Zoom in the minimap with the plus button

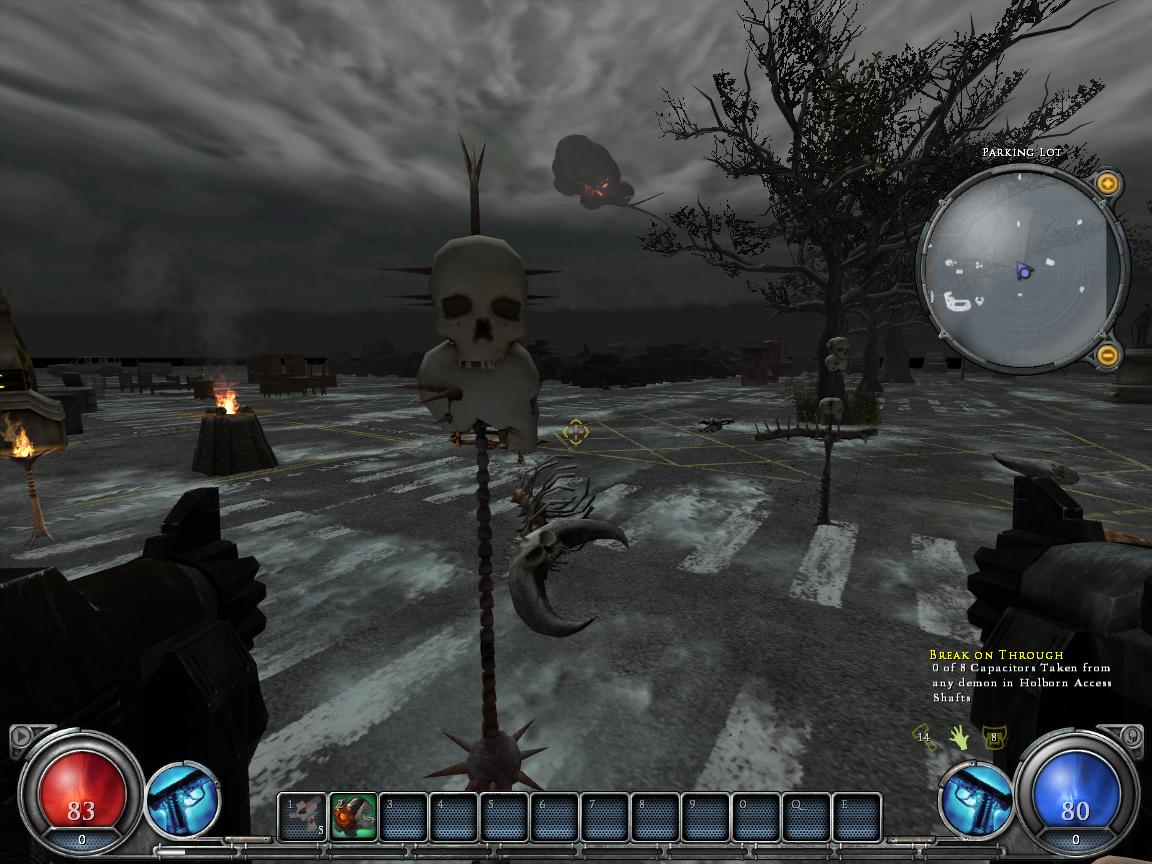pos(1107,183)
